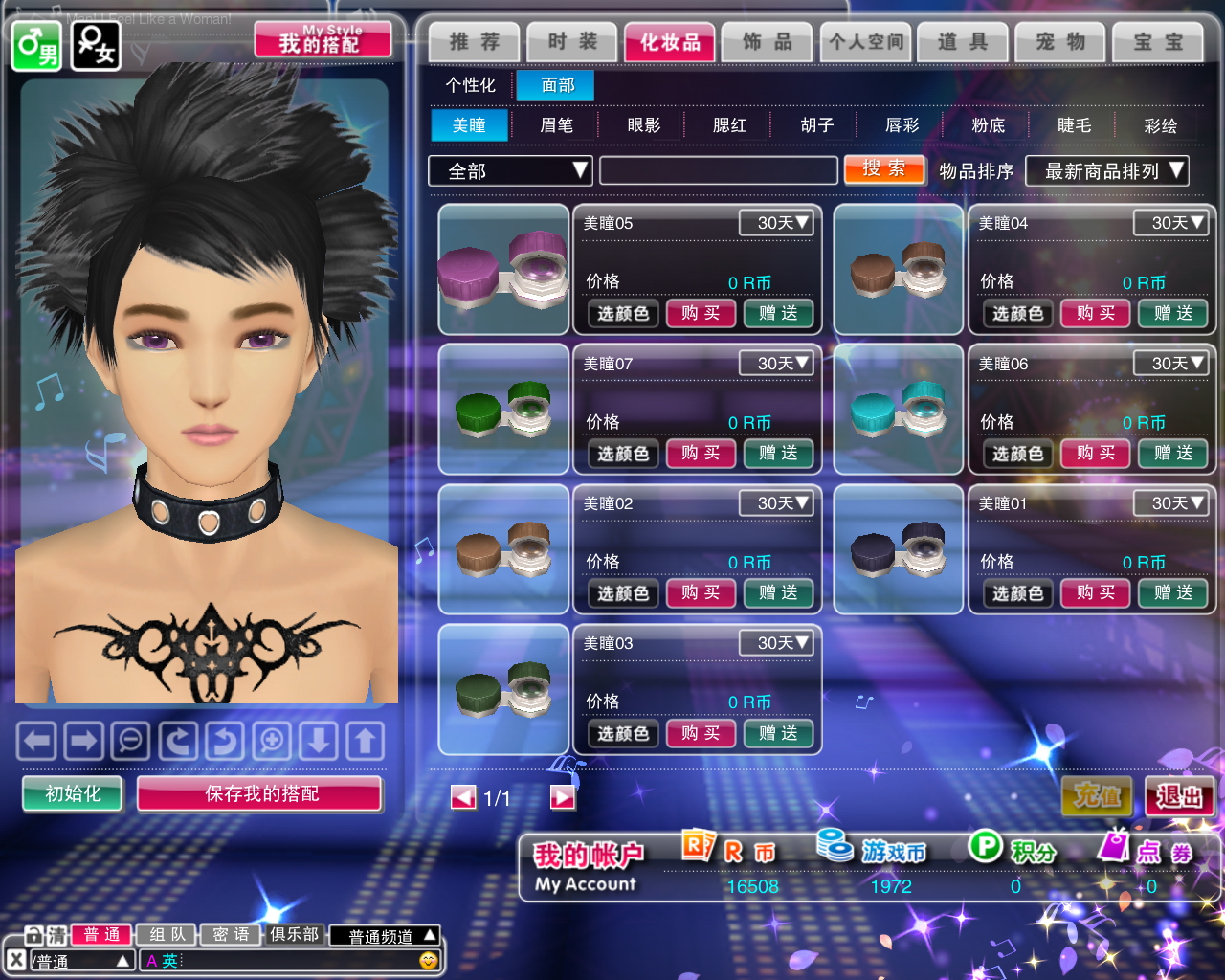Open the 饰品 accessories tab
The image size is (1225, 980).
tap(768, 42)
